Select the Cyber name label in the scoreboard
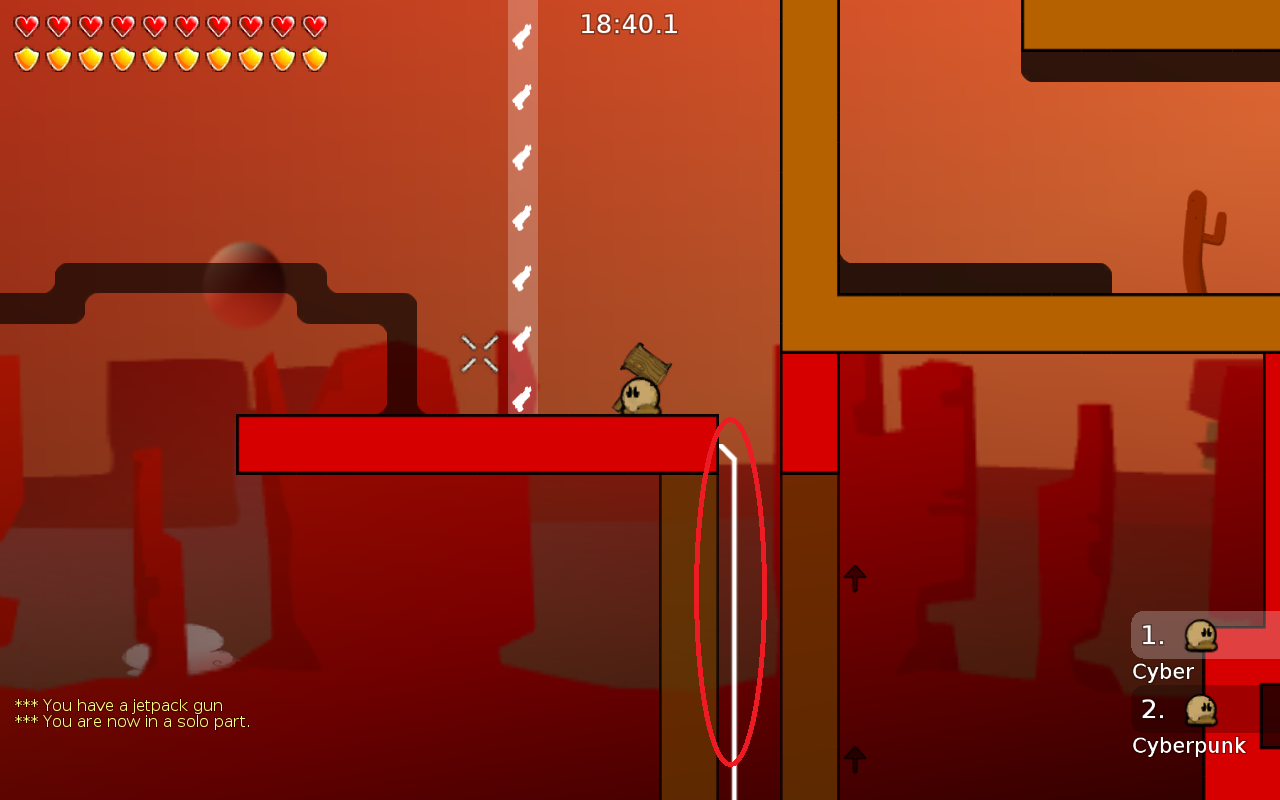Image resolution: width=1280 pixels, height=800 pixels. coord(1163,671)
